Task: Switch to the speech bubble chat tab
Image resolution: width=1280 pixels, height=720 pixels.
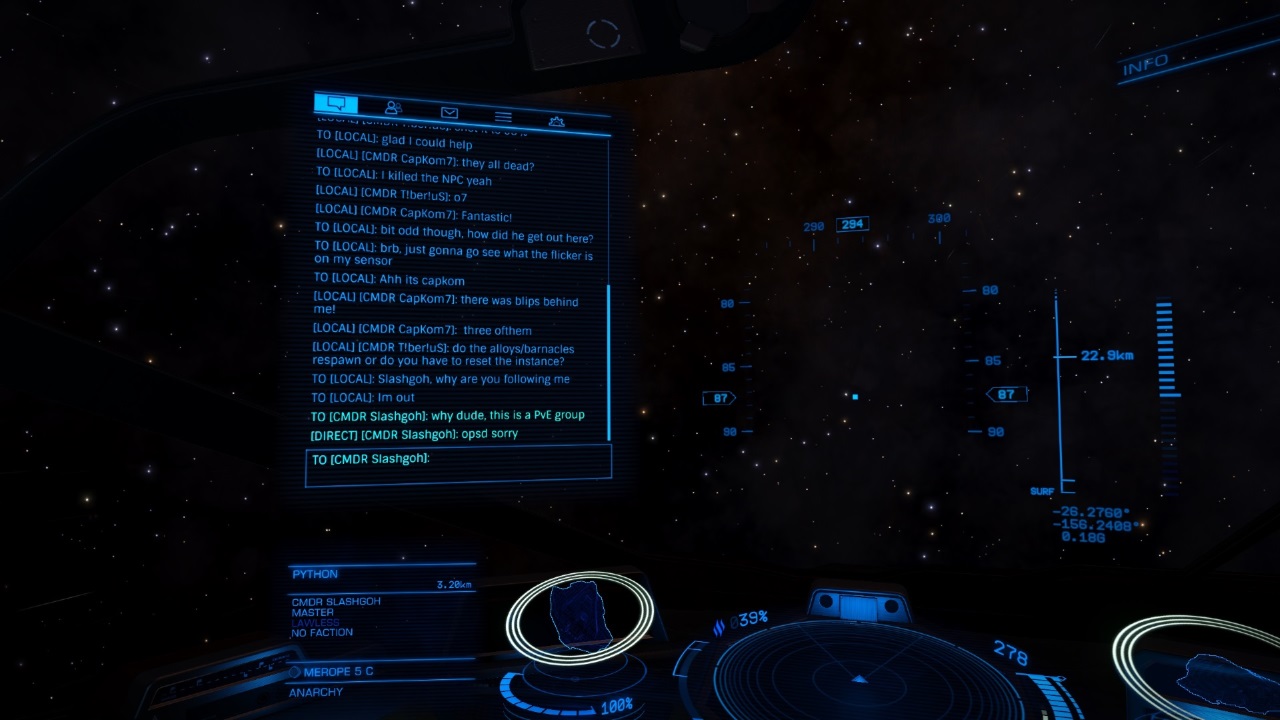Action: 334,102
